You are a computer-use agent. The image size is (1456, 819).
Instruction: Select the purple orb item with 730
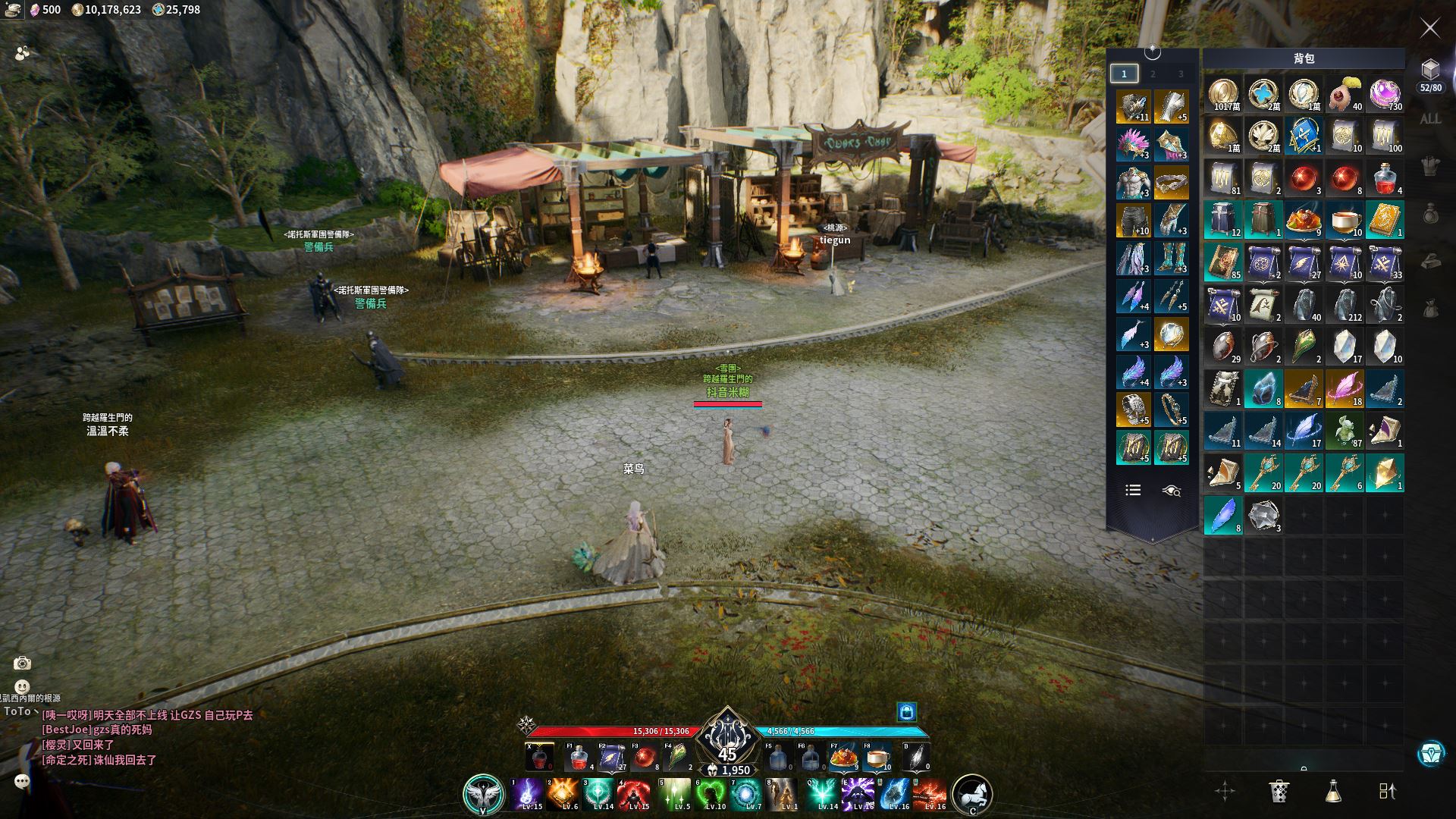tap(1385, 96)
